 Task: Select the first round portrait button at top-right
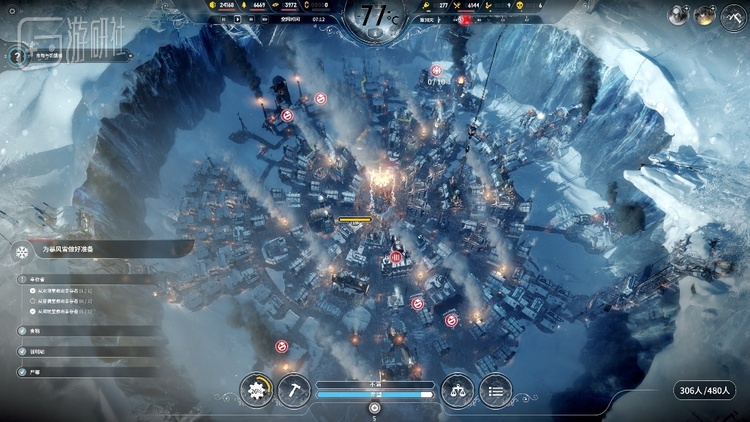point(679,14)
